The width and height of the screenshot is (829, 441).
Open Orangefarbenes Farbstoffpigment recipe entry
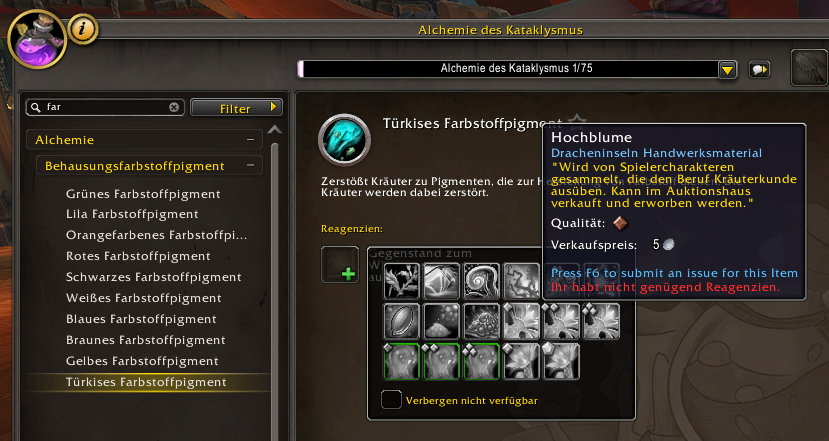point(156,235)
